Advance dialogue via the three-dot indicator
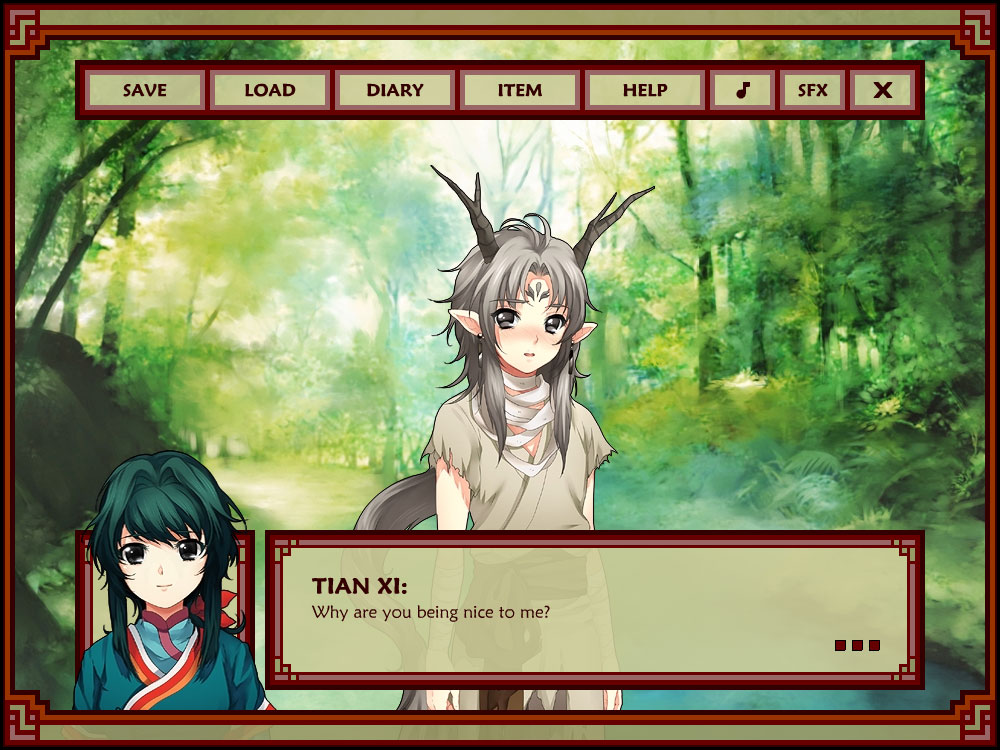Screen dimensions: 1000x750 pyautogui.click(x=857, y=646)
